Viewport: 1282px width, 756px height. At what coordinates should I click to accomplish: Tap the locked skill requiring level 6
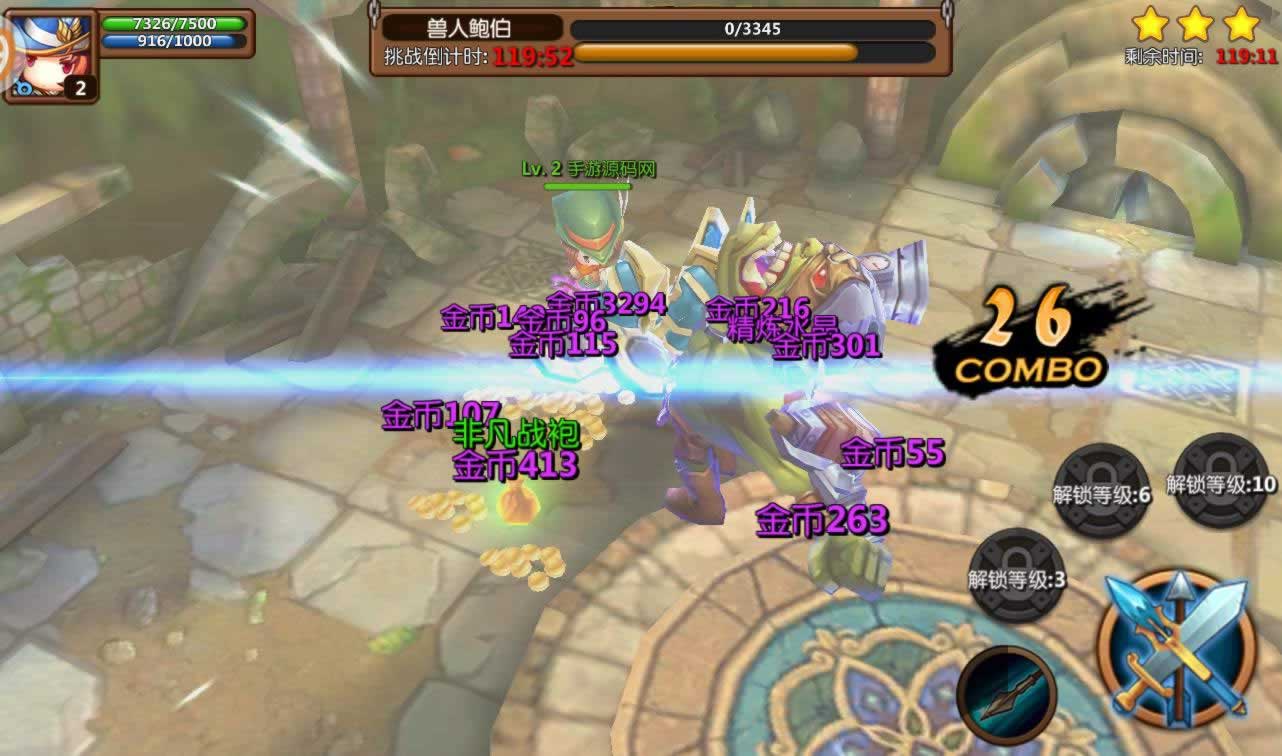point(1102,490)
